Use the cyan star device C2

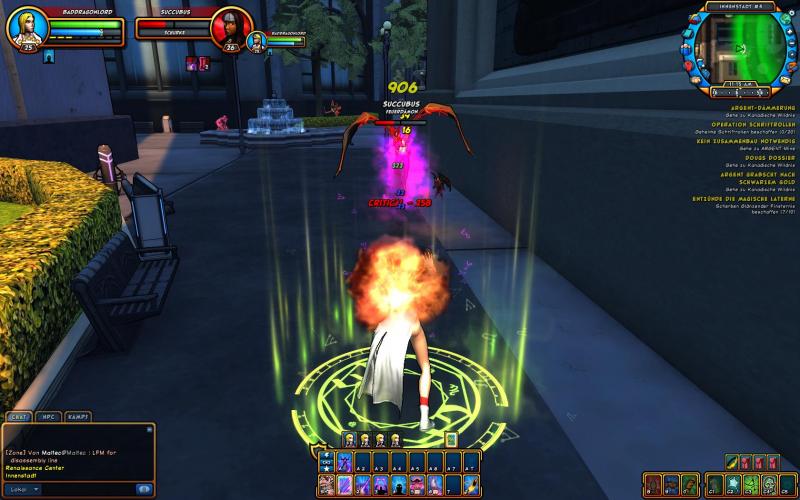[733, 485]
